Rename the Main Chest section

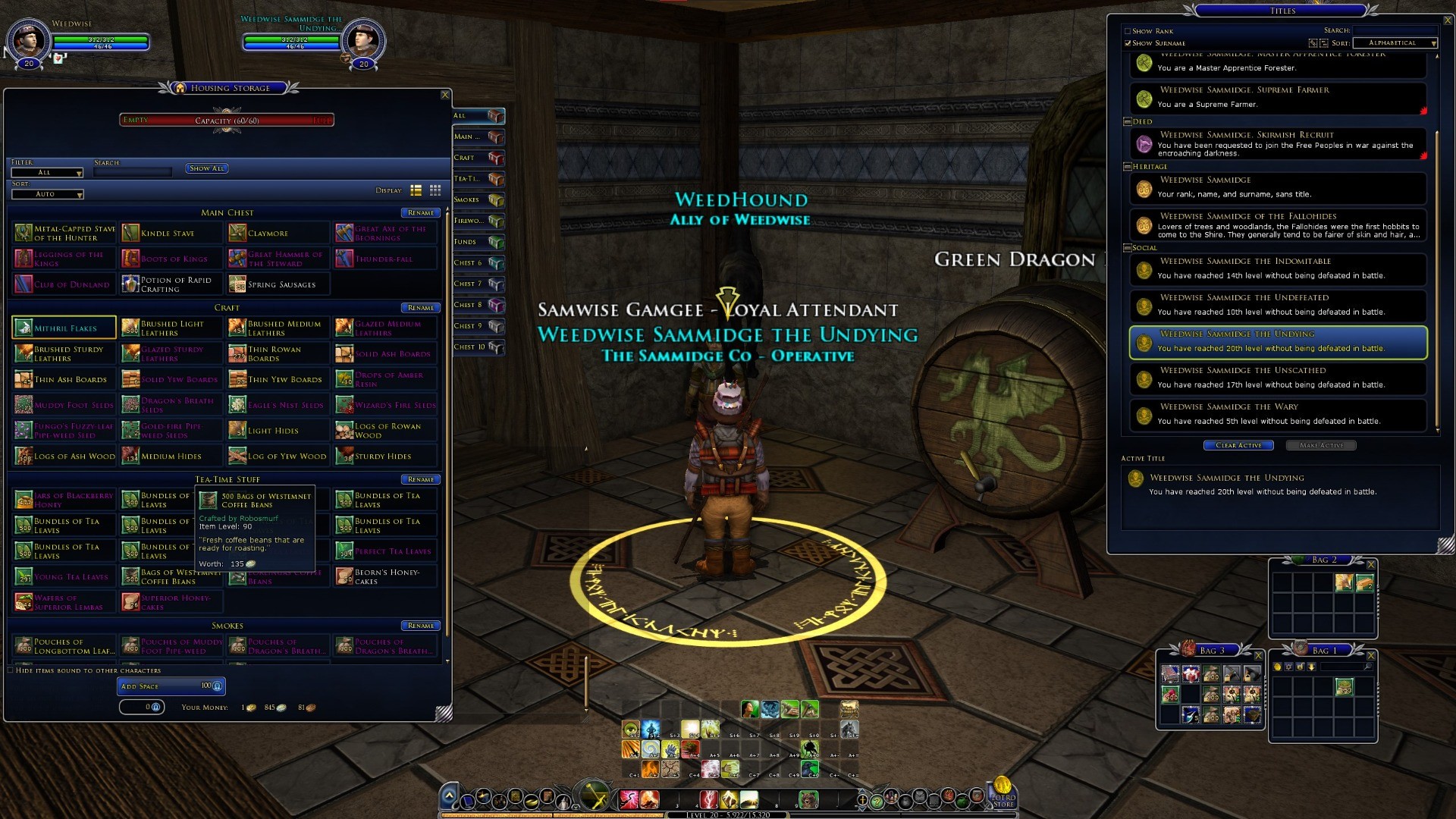(420, 213)
